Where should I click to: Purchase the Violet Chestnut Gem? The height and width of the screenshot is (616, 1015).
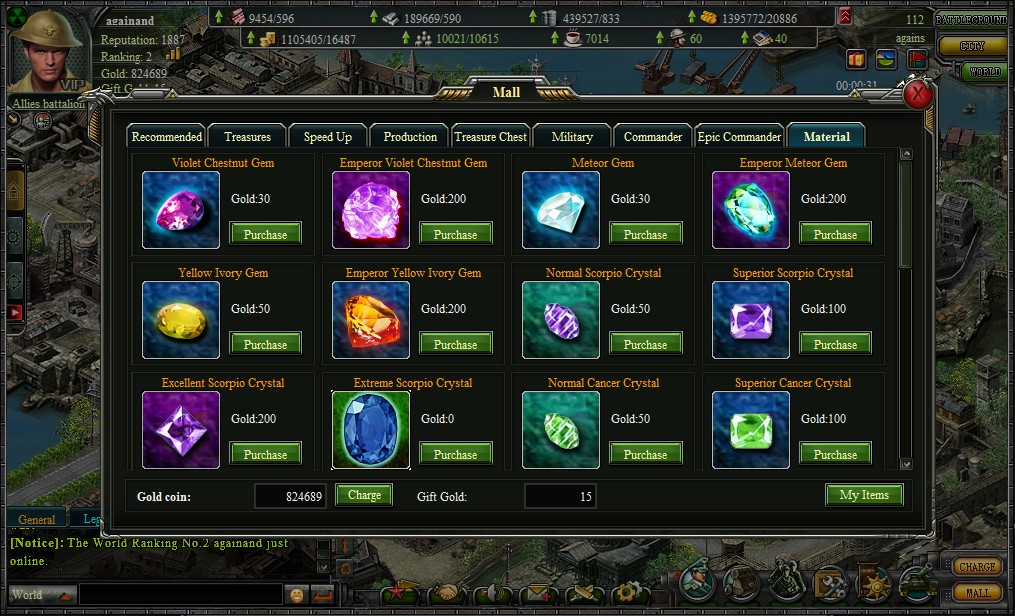tap(265, 234)
